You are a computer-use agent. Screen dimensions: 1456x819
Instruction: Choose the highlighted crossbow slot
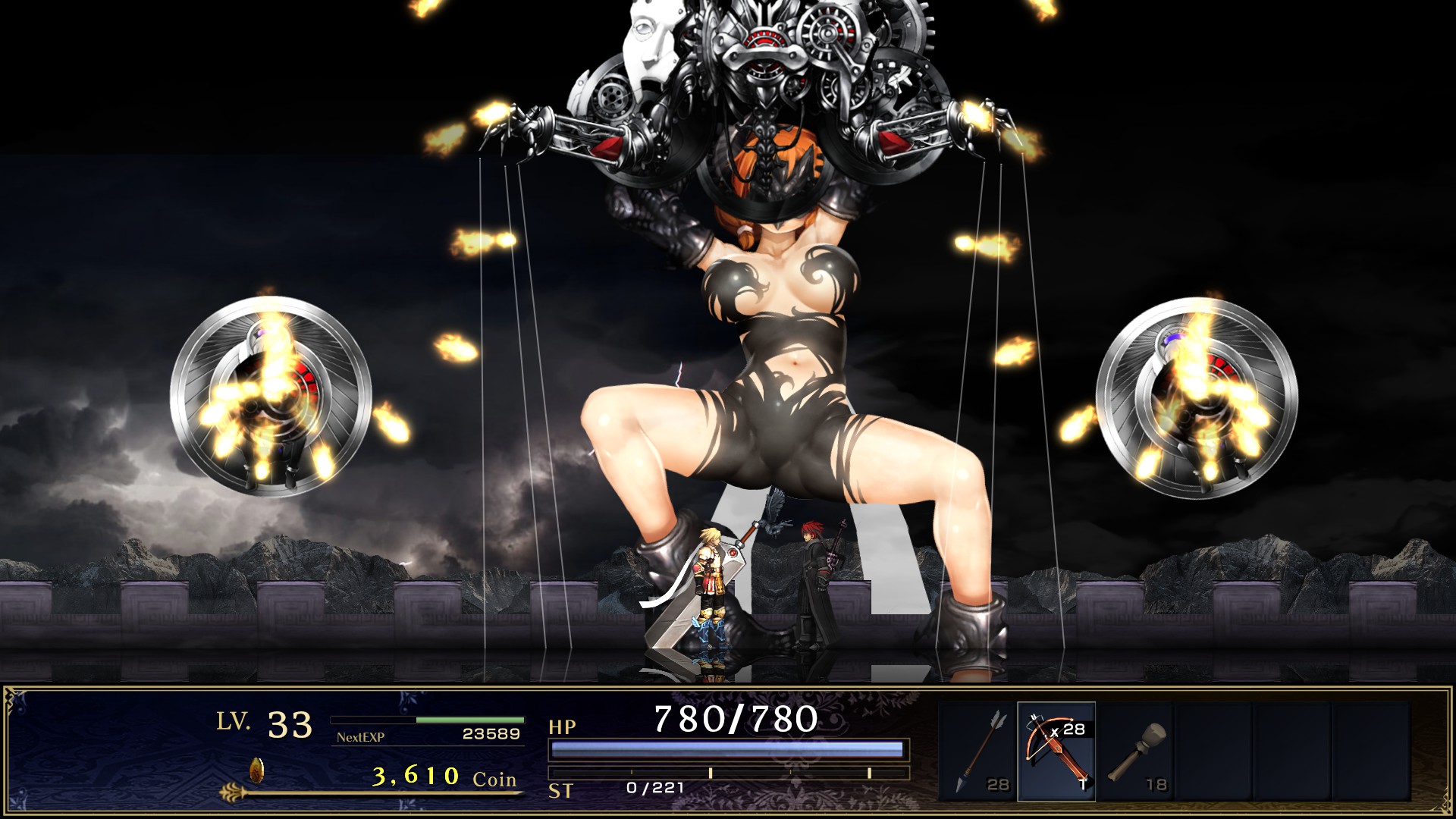pos(1056,751)
